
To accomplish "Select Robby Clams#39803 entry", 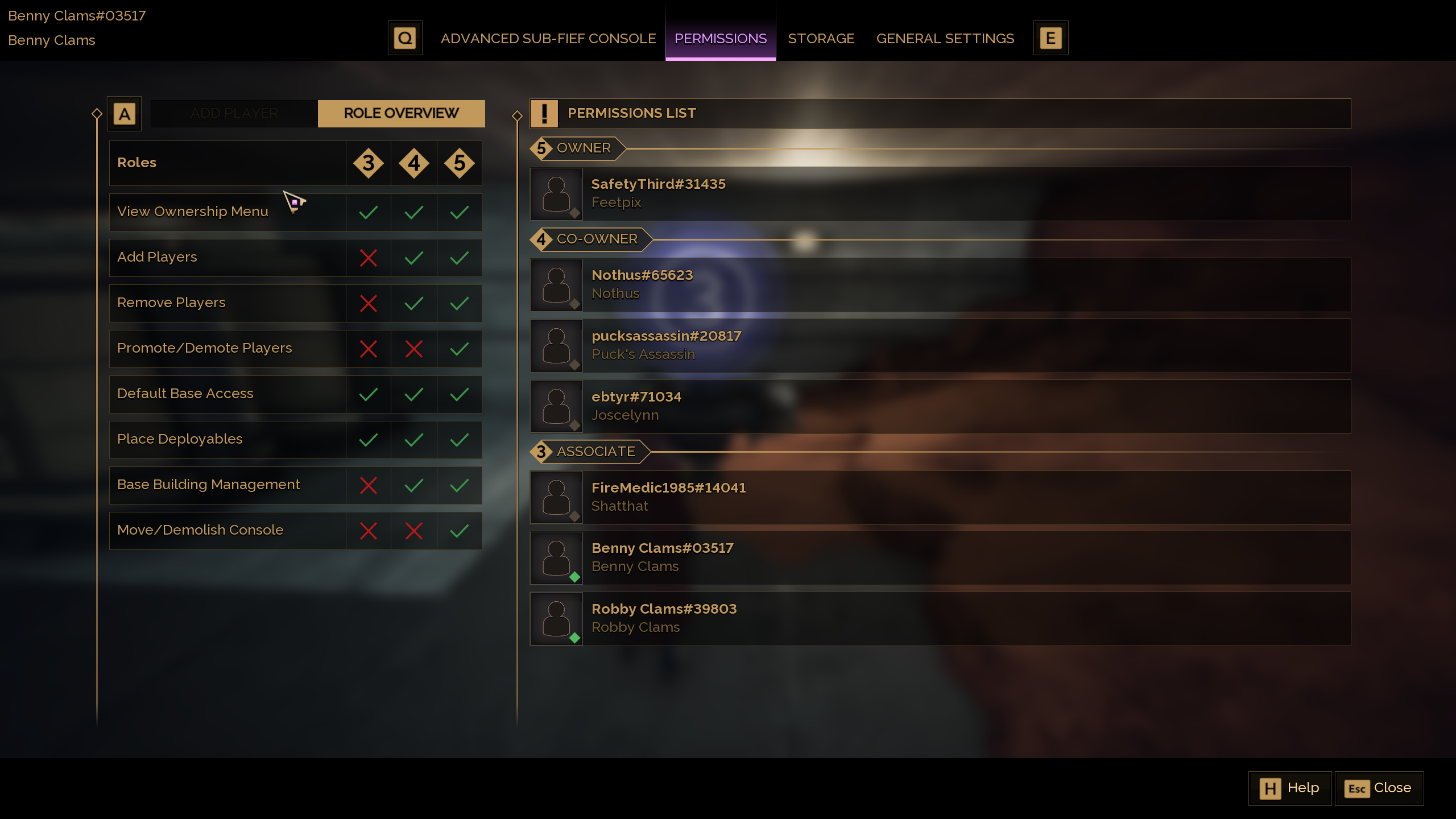I will (x=940, y=618).
